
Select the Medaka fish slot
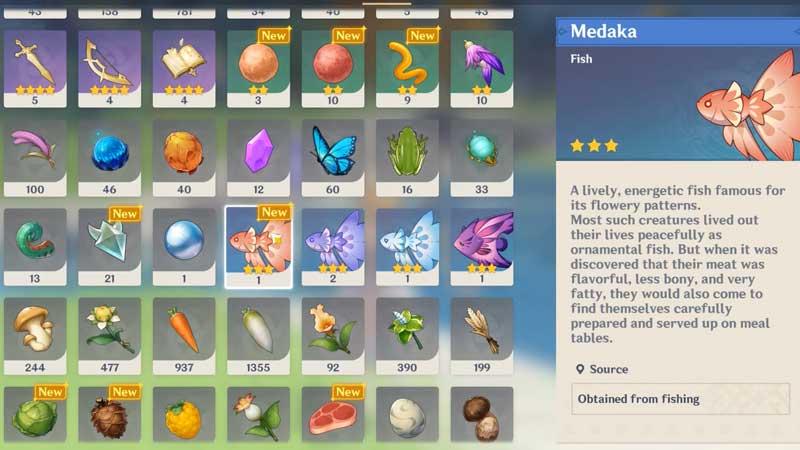(259, 246)
